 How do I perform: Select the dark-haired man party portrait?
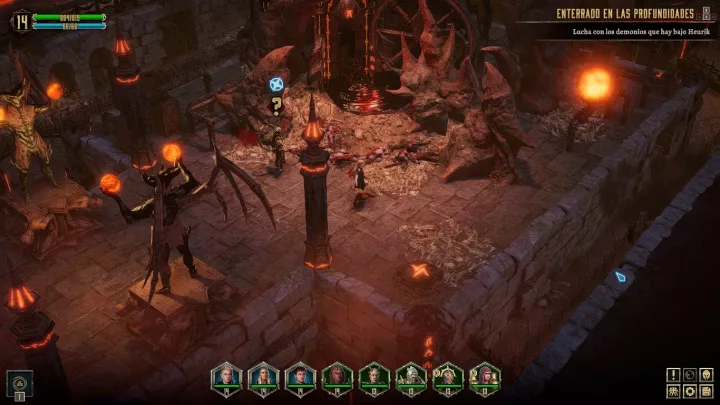(300, 376)
